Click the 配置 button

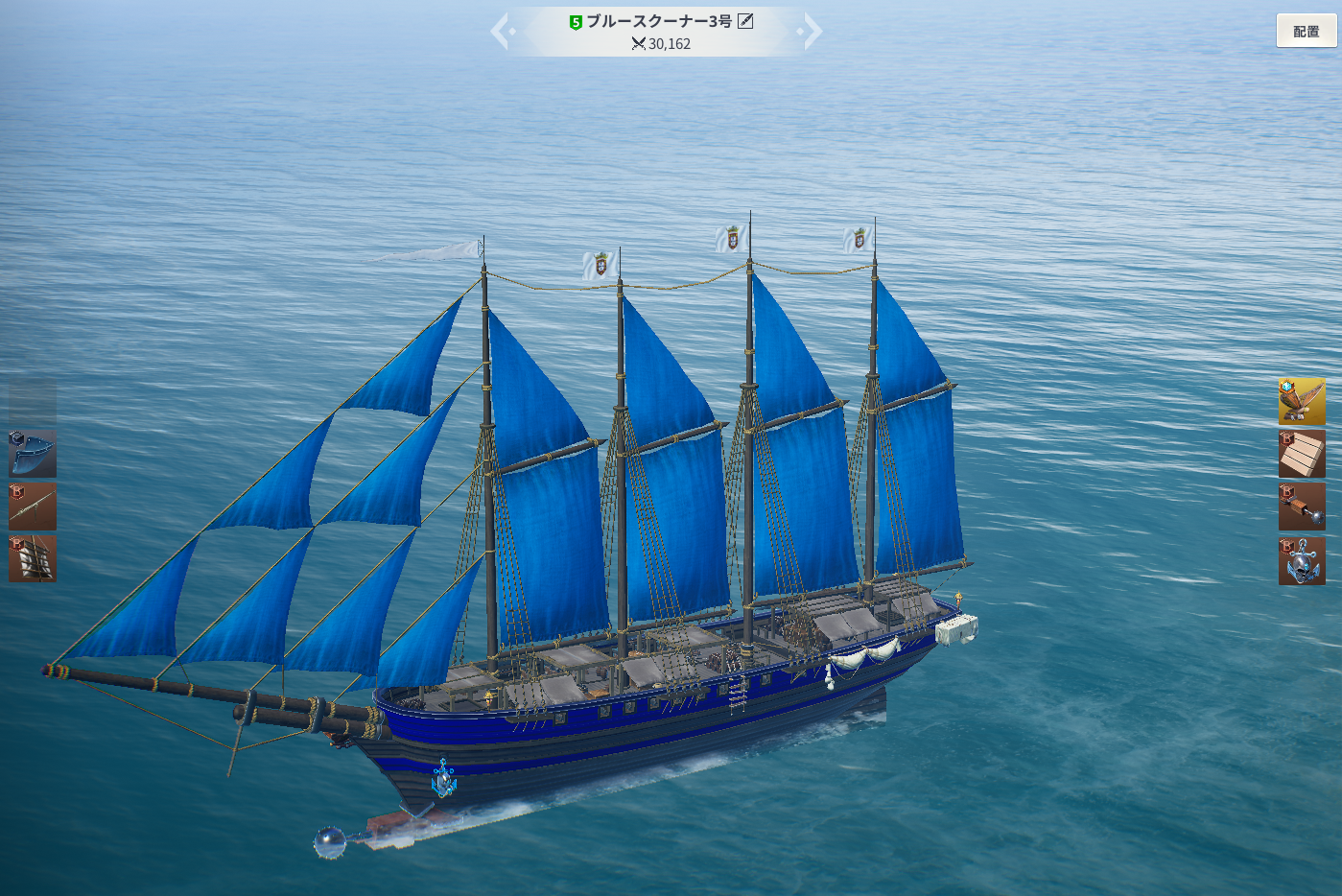[1306, 32]
